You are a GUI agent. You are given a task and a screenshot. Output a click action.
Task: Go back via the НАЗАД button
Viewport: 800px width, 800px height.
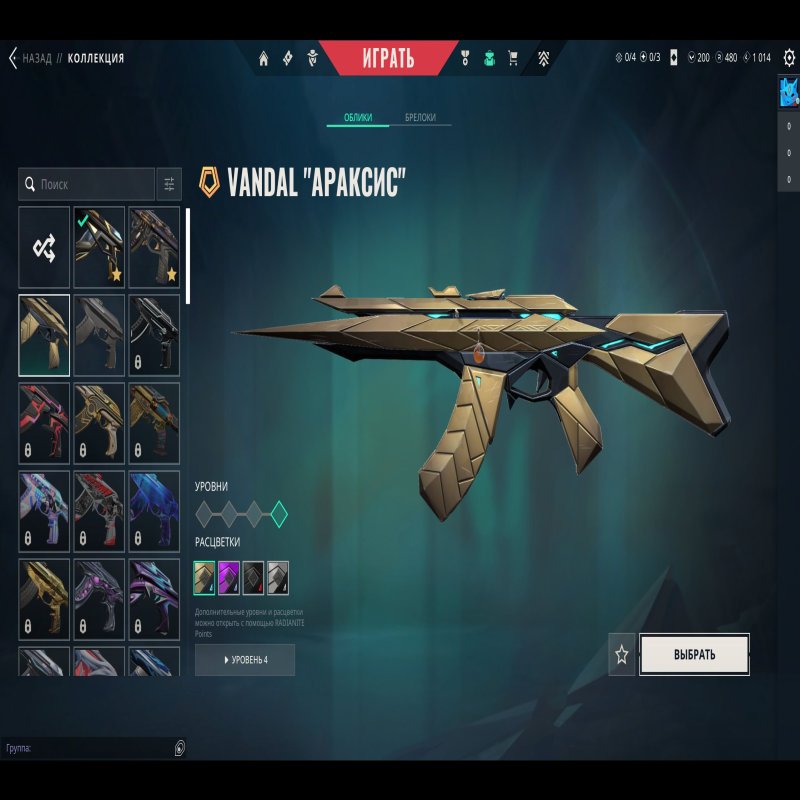click(30, 58)
